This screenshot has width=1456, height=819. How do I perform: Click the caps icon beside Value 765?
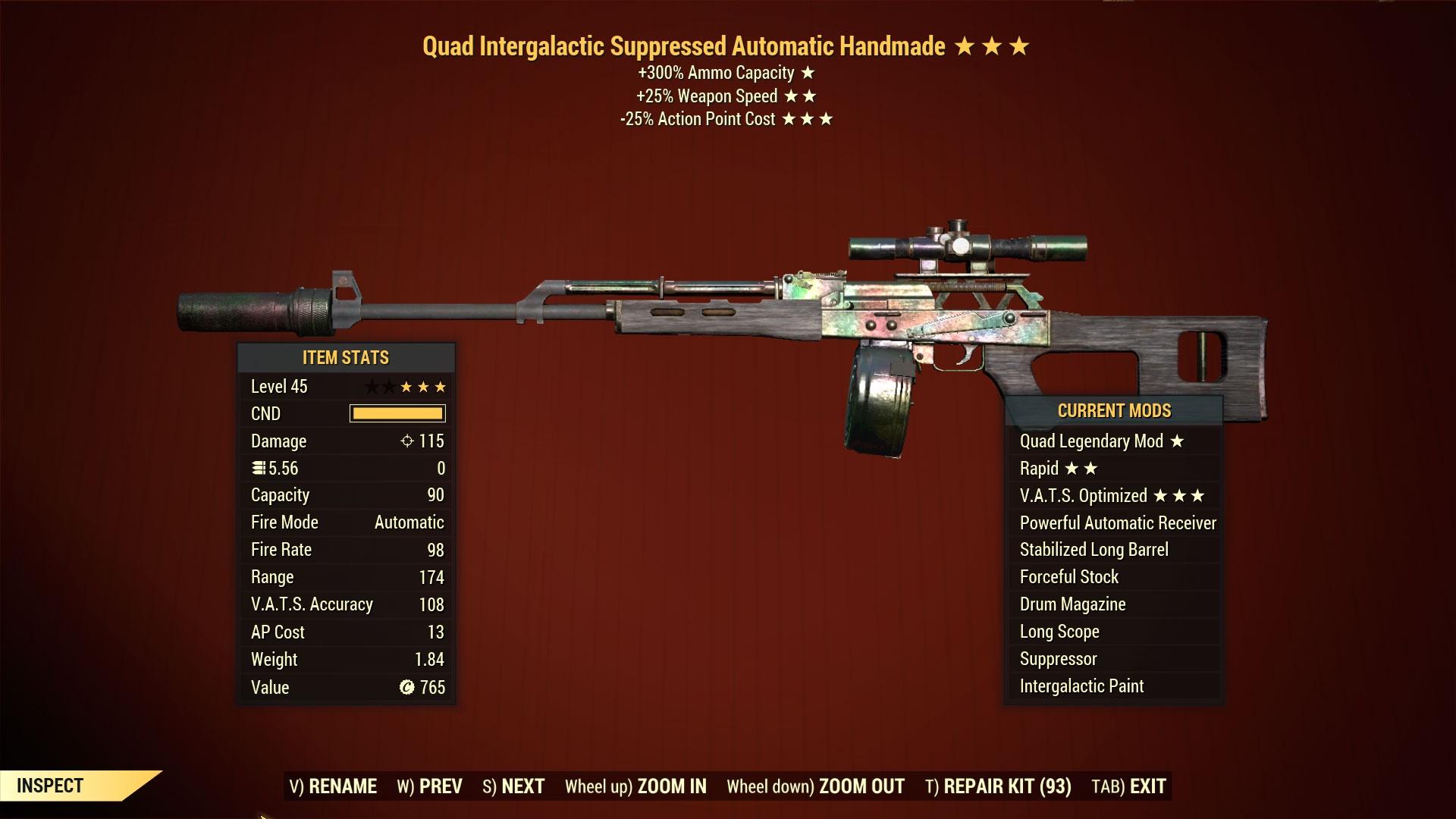(405, 687)
